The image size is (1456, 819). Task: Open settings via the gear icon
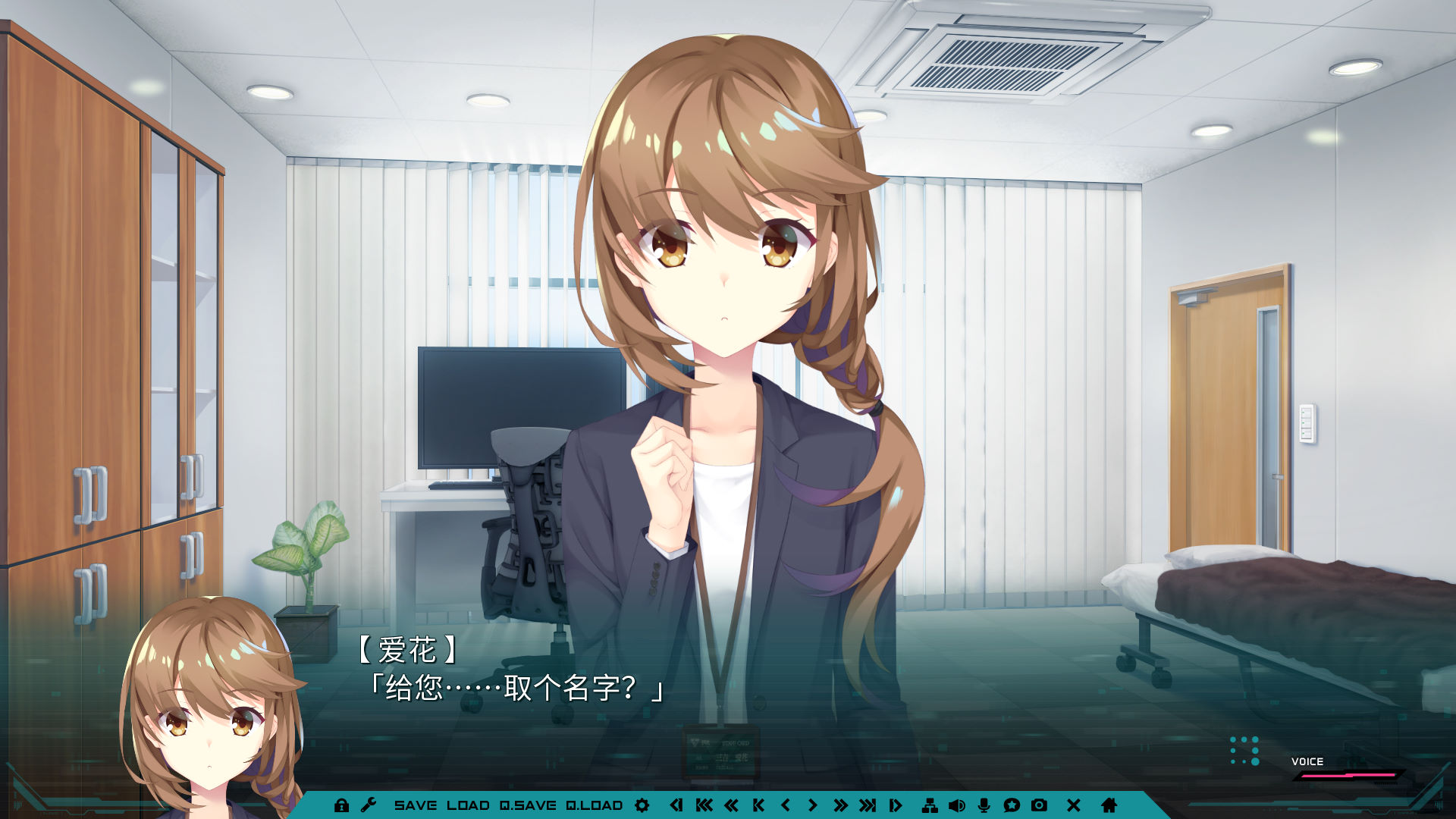642,805
